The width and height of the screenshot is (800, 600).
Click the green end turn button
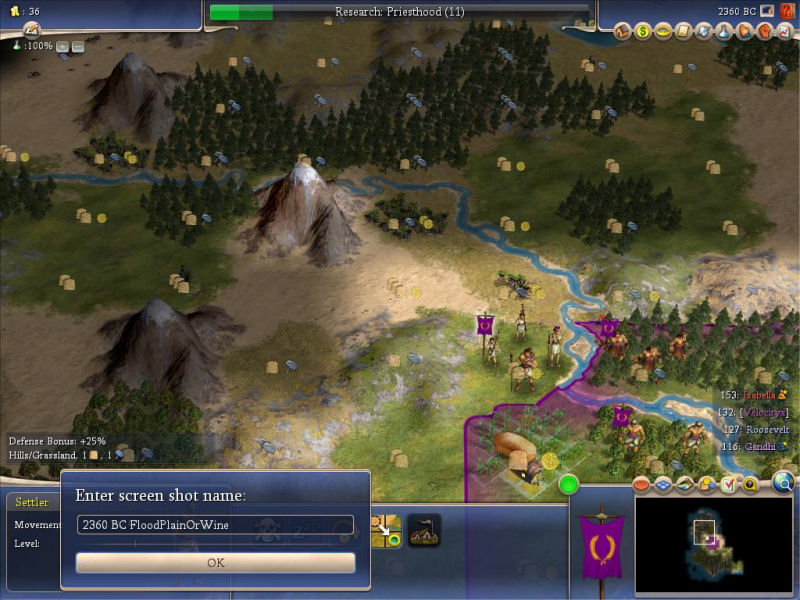(569, 485)
